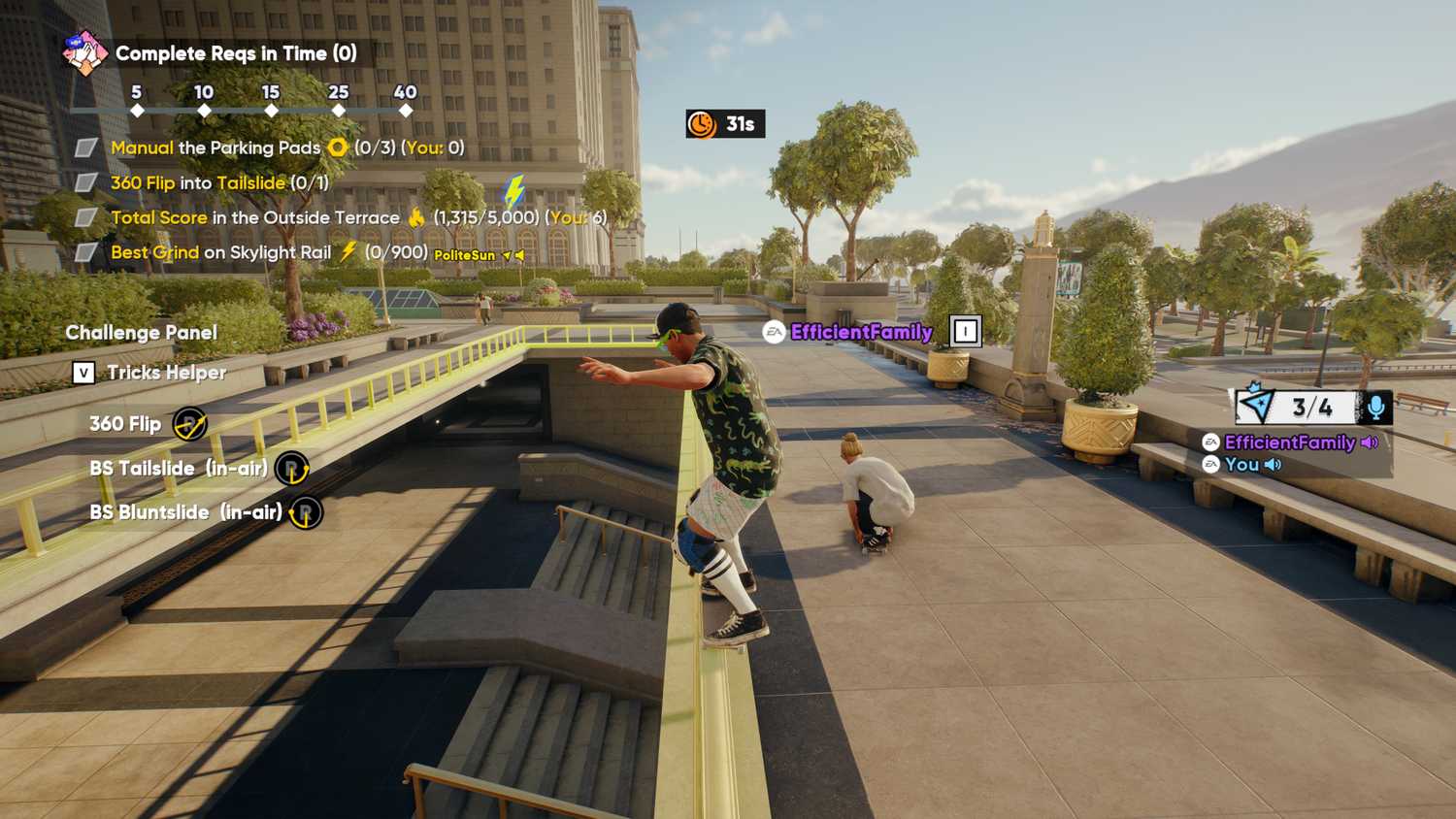The height and width of the screenshot is (819, 1456).
Task: Select the hexagon coin icon near Parking Pads
Action: tap(335, 147)
